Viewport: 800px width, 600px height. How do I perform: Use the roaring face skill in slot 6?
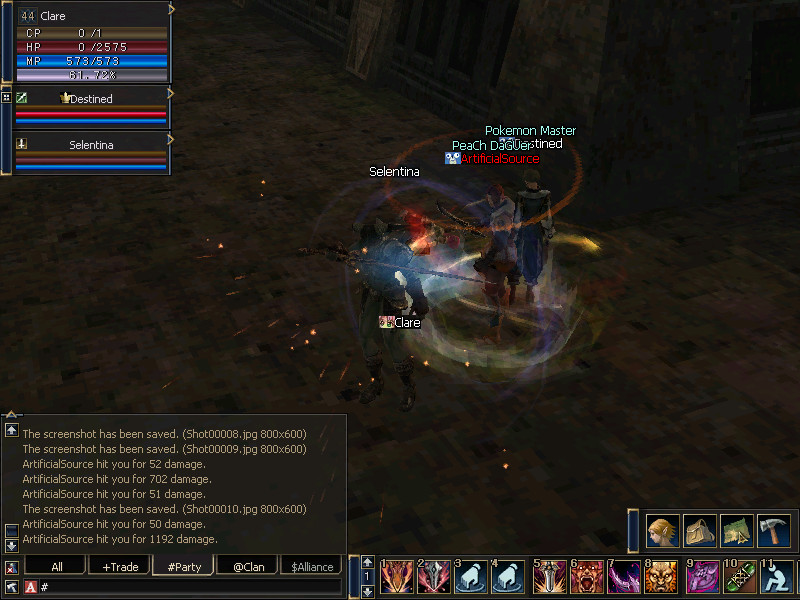coord(588,577)
